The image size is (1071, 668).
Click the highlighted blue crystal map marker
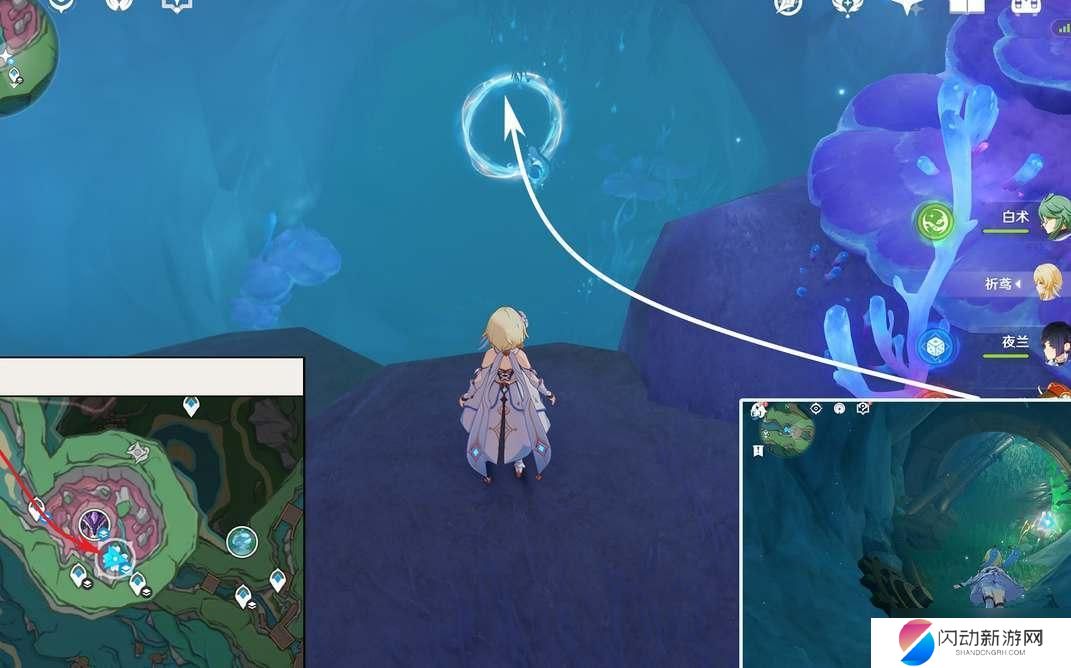point(116,559)
